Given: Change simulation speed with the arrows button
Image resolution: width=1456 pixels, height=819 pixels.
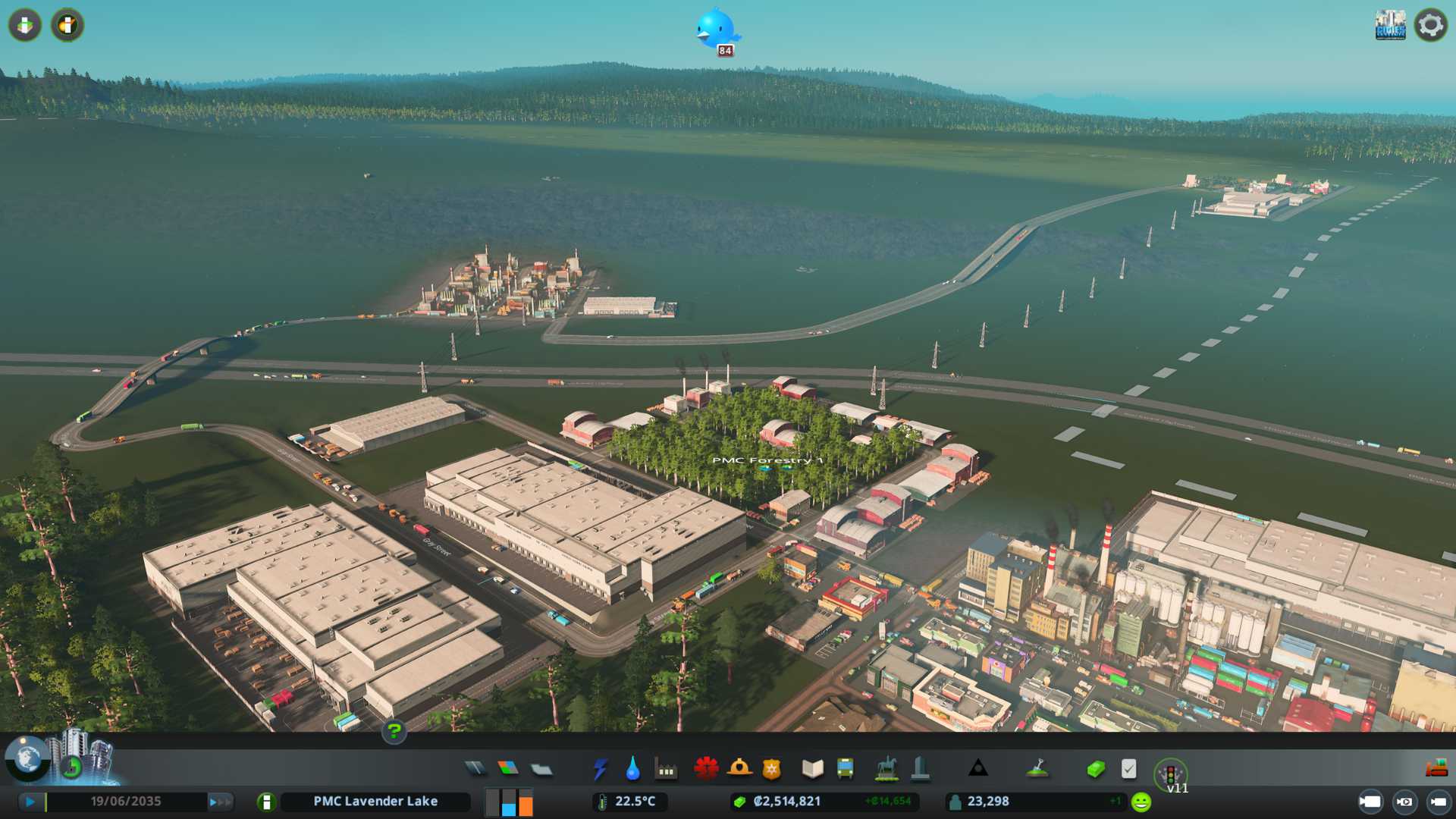Looking at the screenshot, I should tap(220, 802).
